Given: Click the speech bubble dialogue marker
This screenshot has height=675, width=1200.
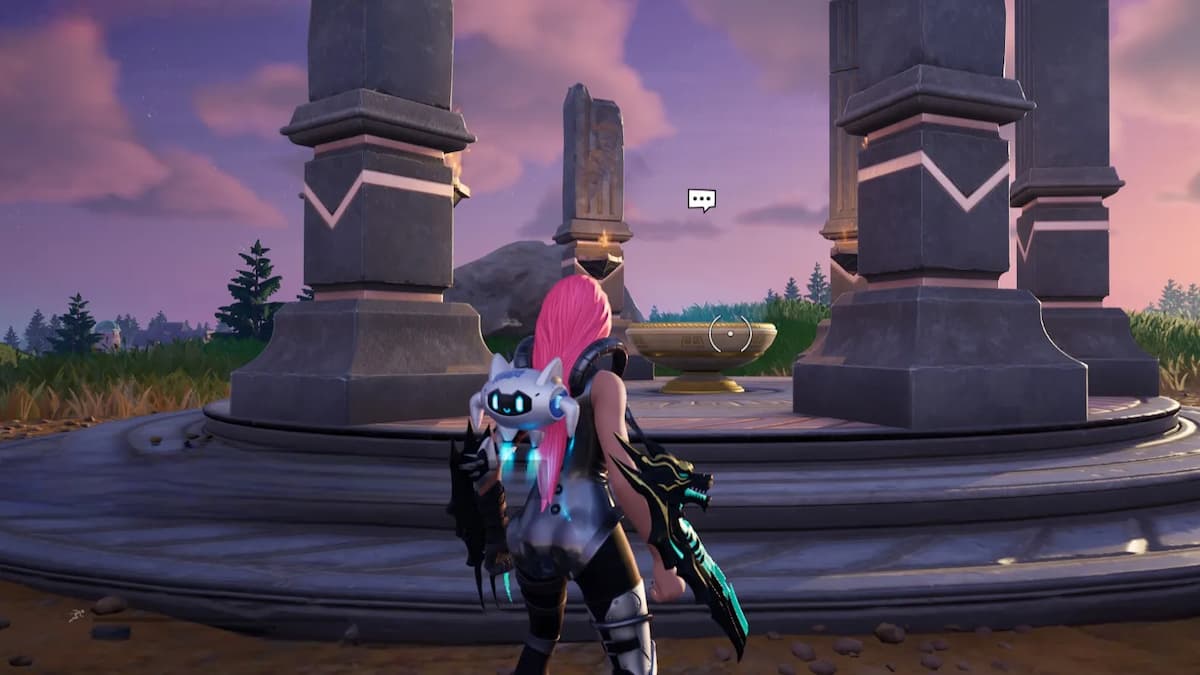Looking at the screenshot, I should [x=701, y=200].
